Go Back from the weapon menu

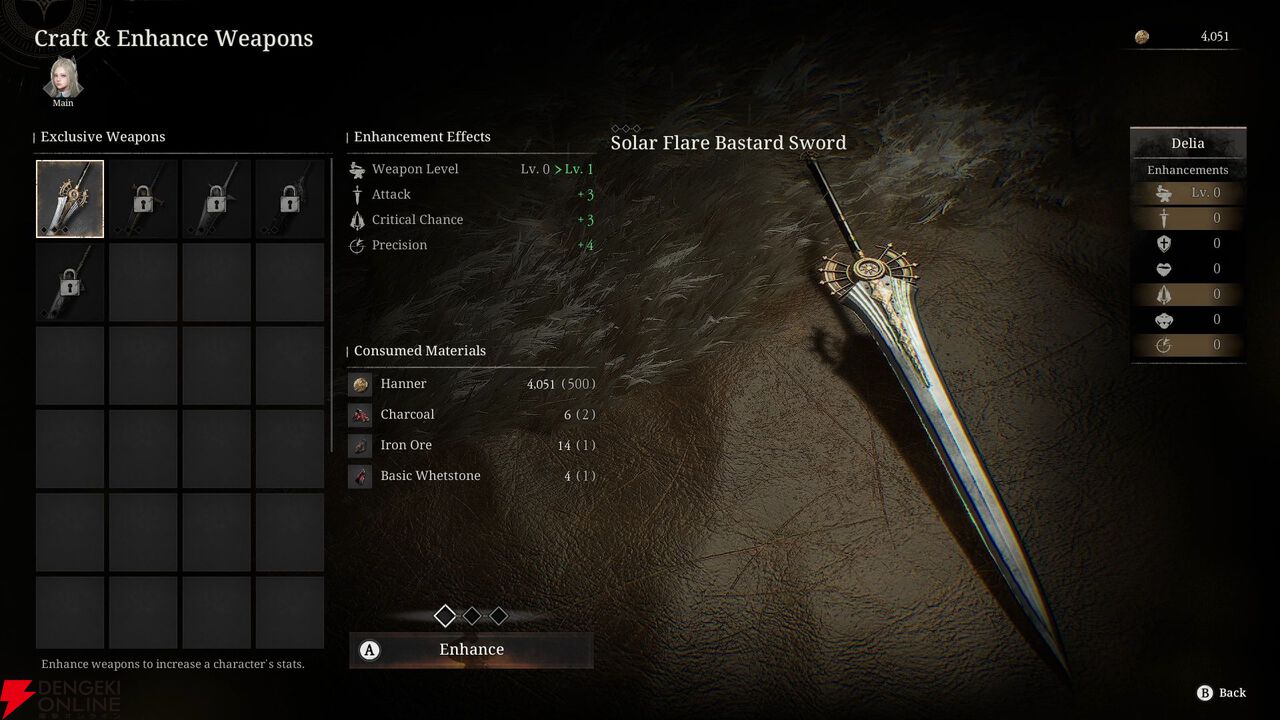point(1221,693)
